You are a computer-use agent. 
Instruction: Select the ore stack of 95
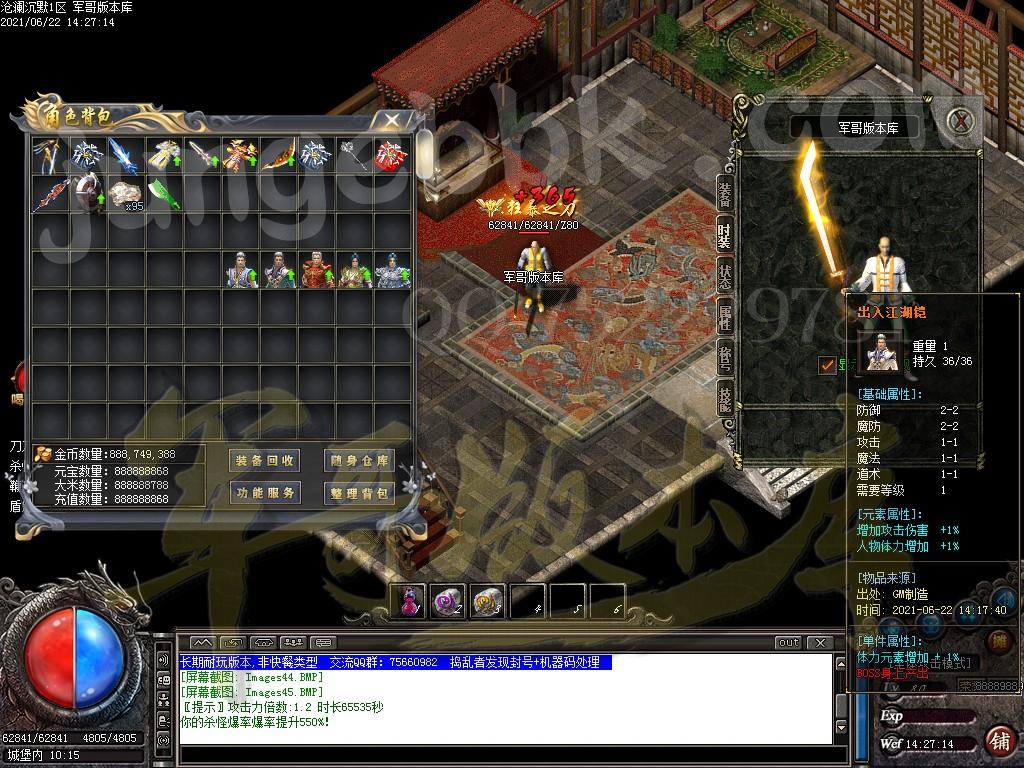[x=124, y=193]
